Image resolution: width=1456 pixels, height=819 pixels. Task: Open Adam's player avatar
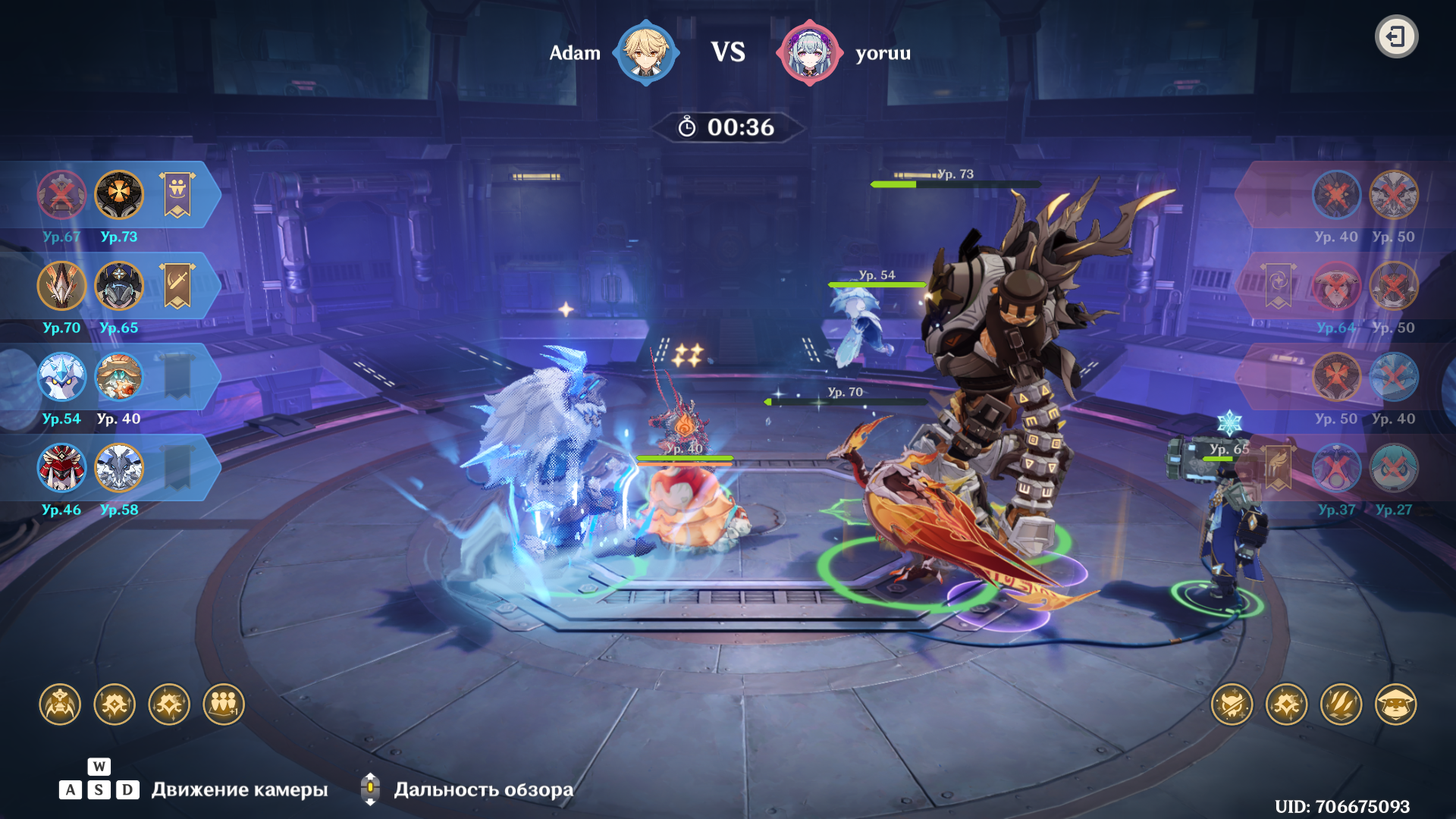tap(645, 52)
